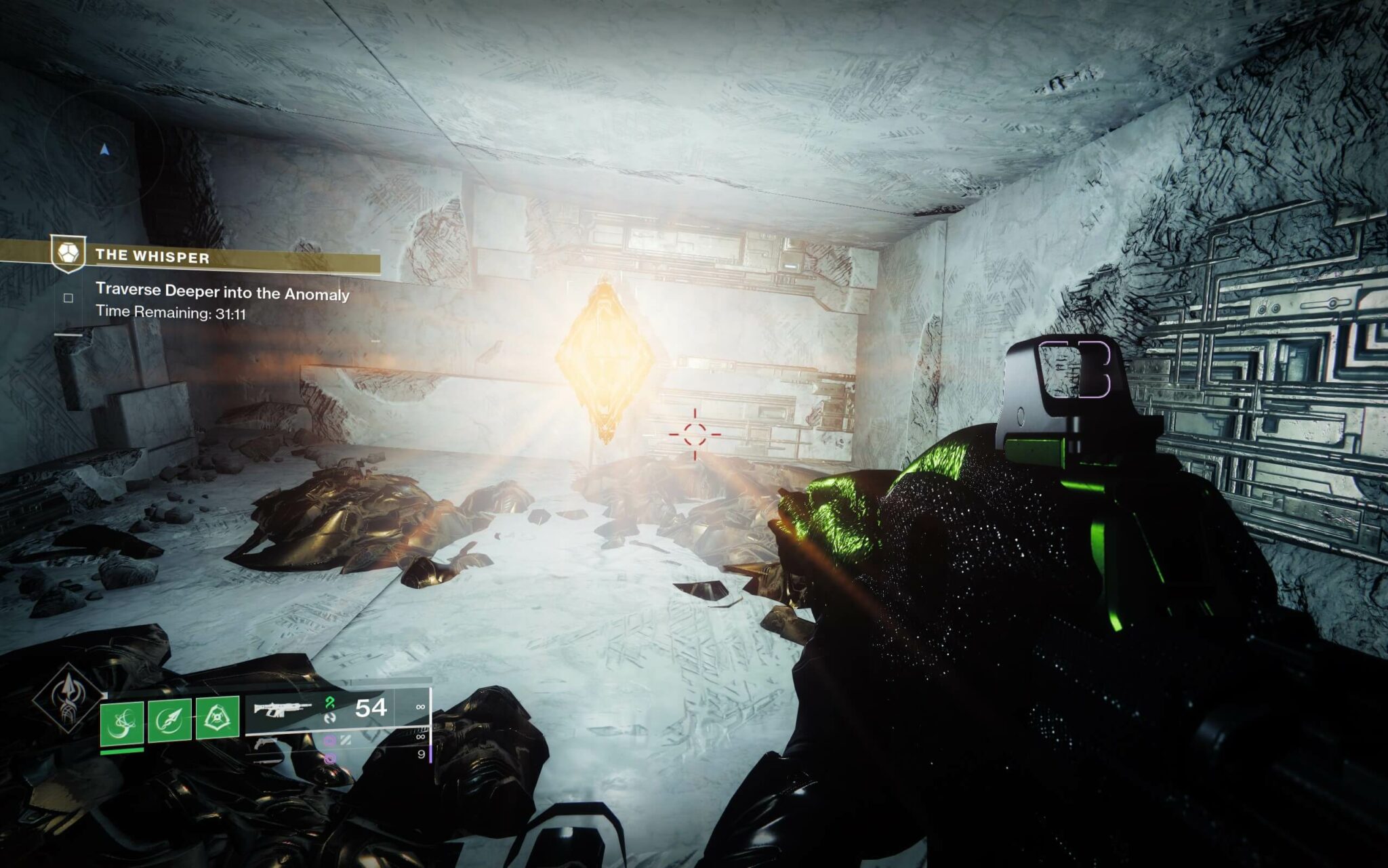
Task: Click the infinity reserve ammo indicator
Action: tap(420, 706)
